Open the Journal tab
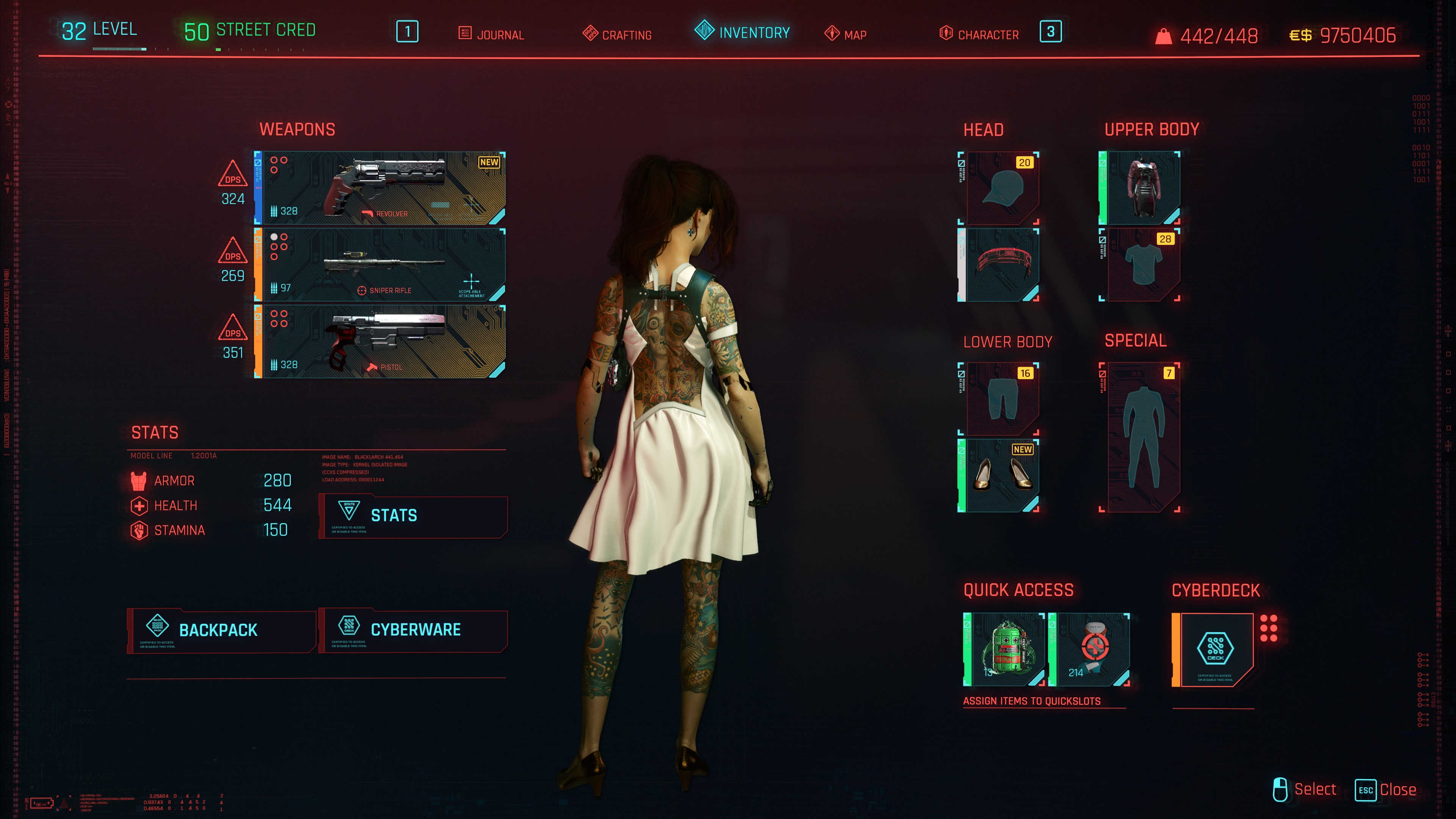 click(x=491, y=35)
